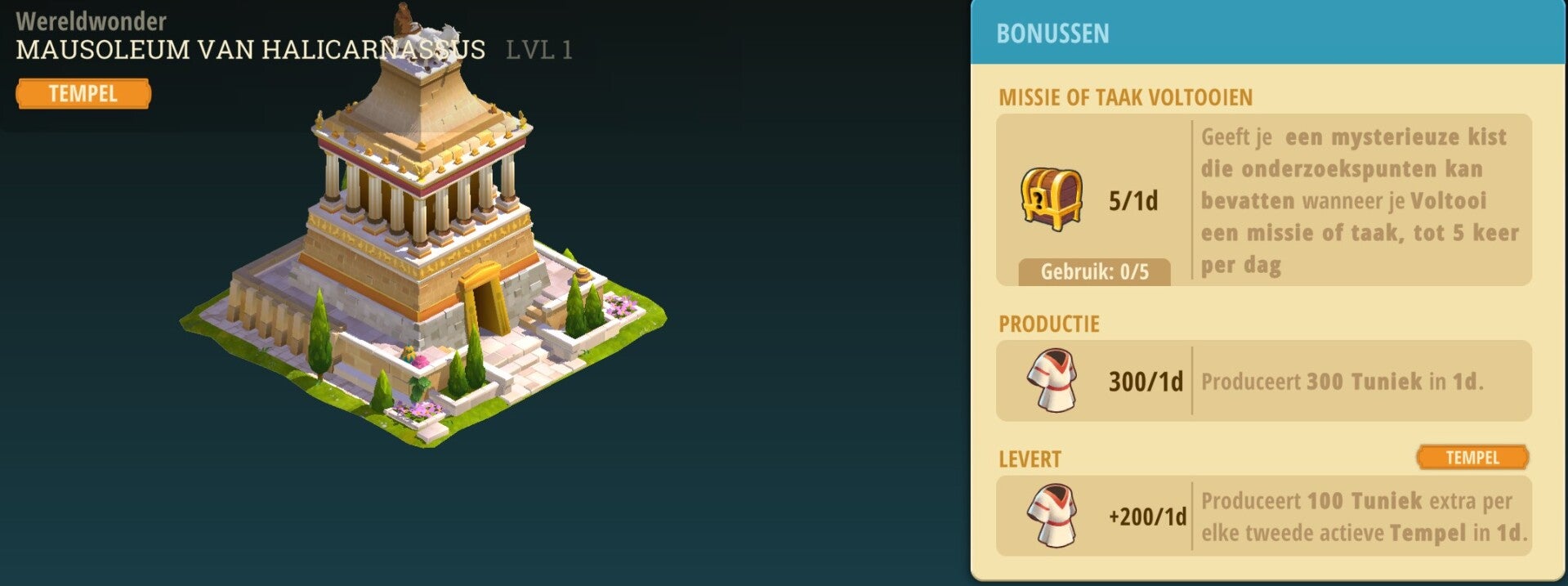Open the 'Missie of taak voltooien' bonus description

(x=1359, y=200)
